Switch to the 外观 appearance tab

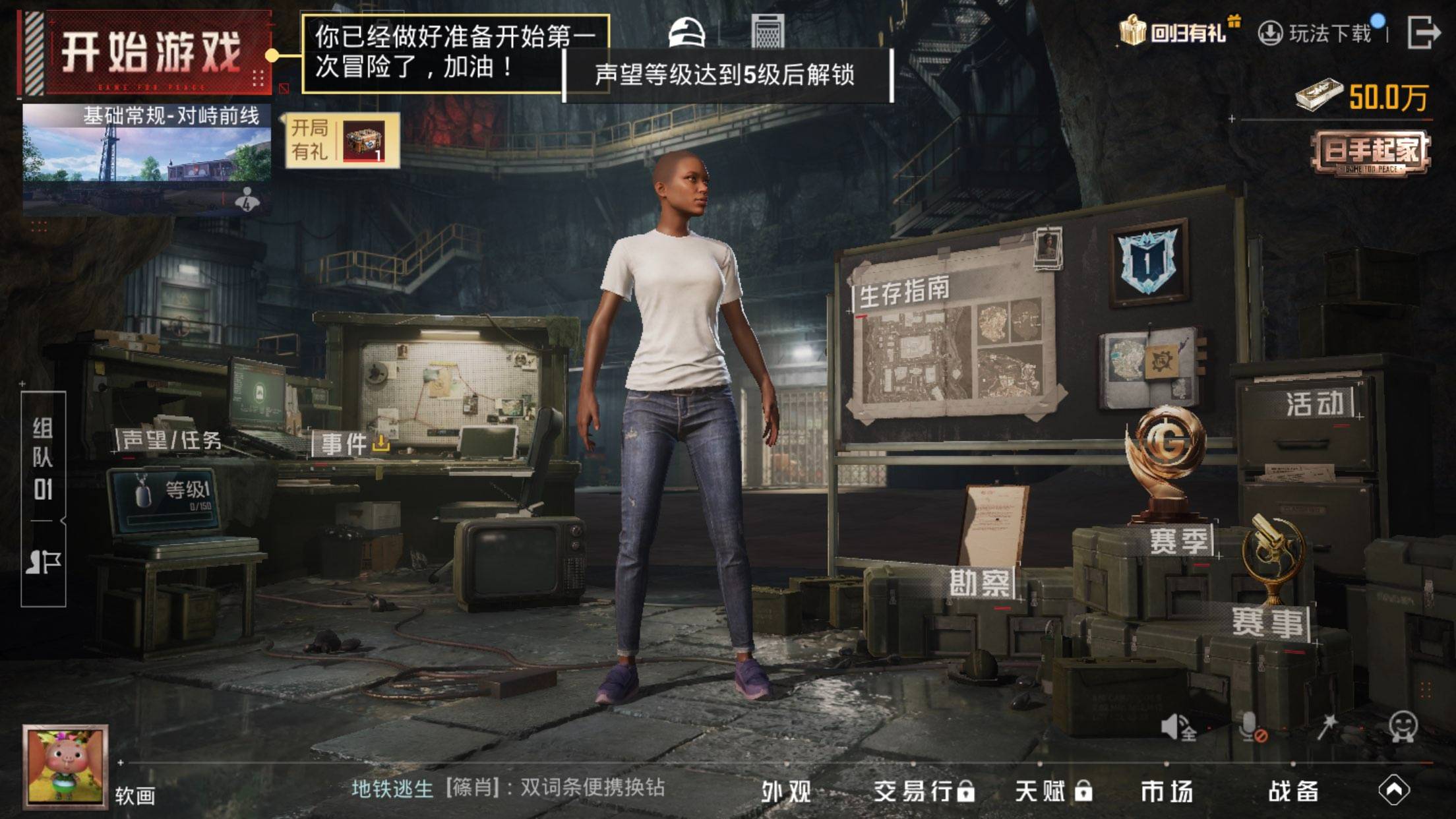point(786,791)
